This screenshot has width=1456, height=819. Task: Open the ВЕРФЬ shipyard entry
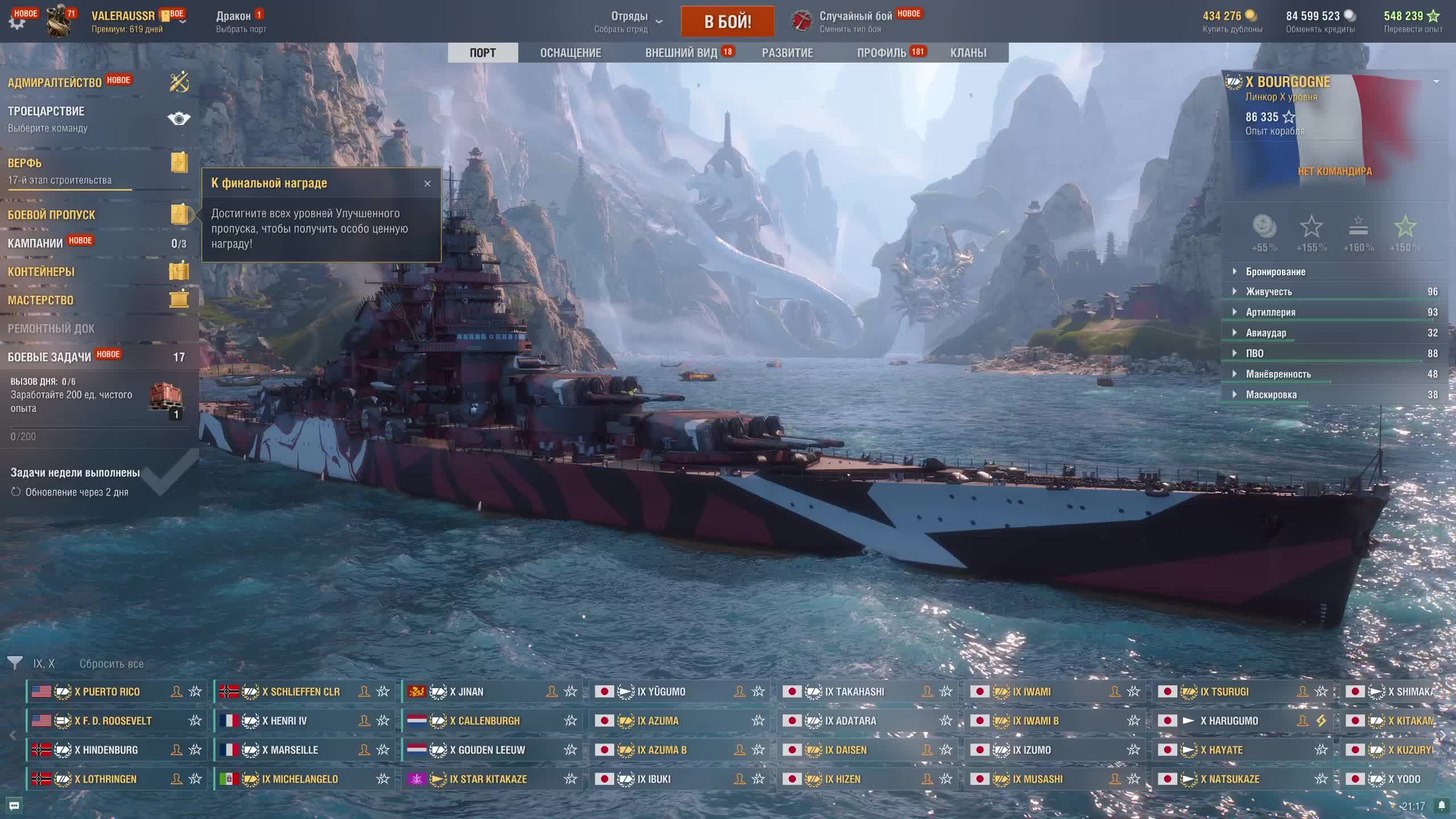(25, 163)
